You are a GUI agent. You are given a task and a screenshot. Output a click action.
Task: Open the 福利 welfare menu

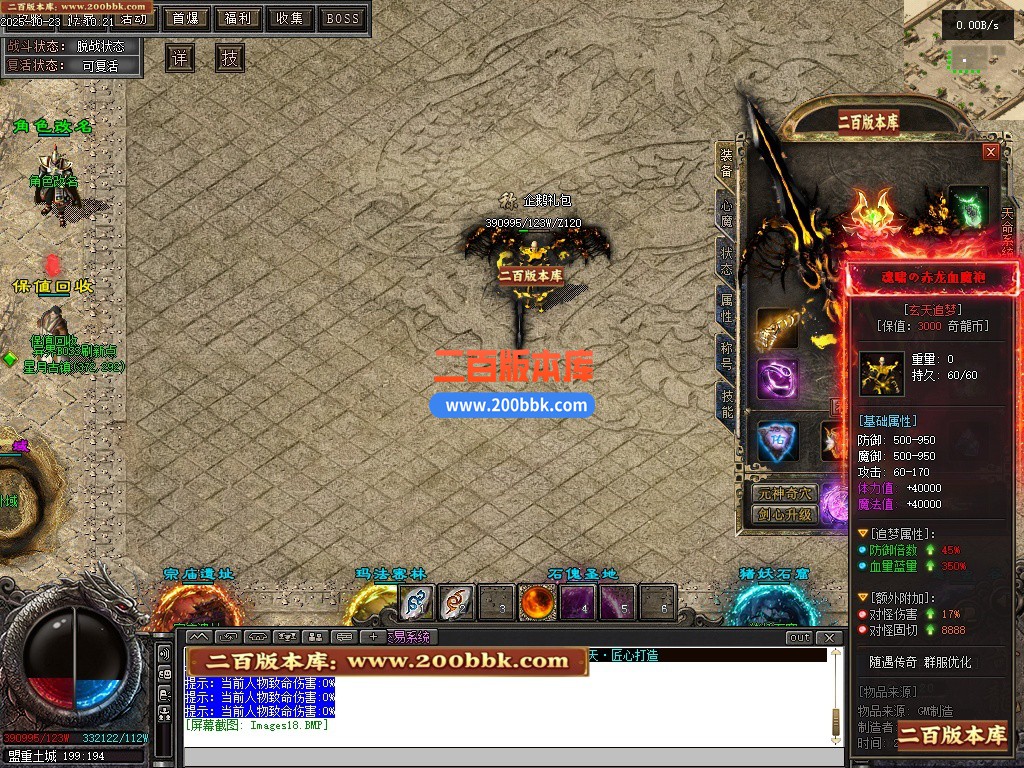coord(238,18)
